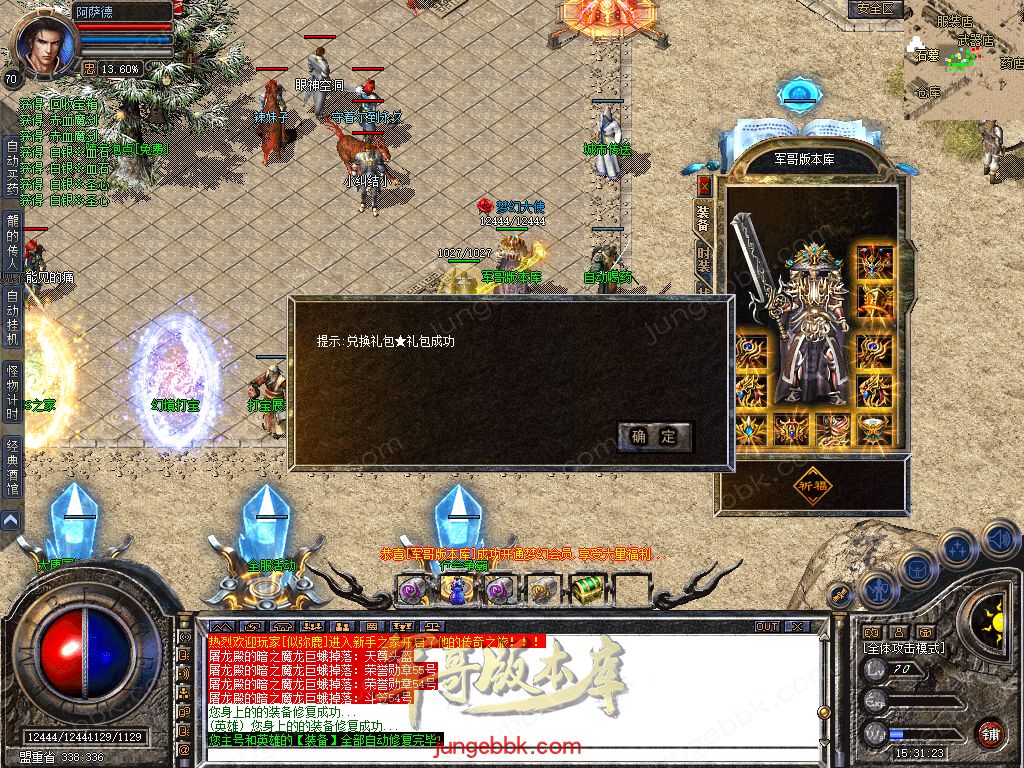The image size is (1024, 768).
Task: Use the blue potion hotbar slot
Action: pos(456,590)
